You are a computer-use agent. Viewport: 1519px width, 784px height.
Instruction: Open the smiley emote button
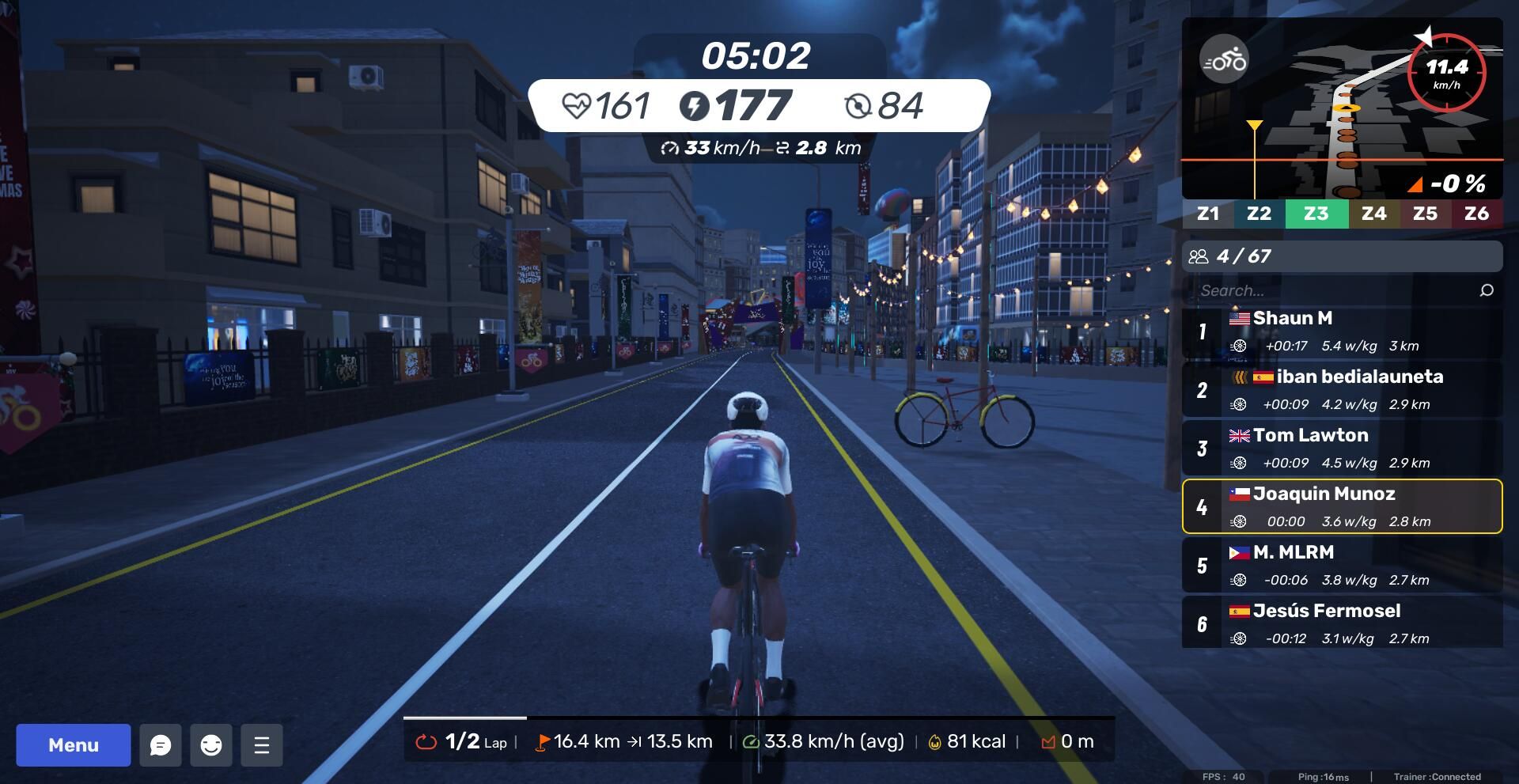211,745
